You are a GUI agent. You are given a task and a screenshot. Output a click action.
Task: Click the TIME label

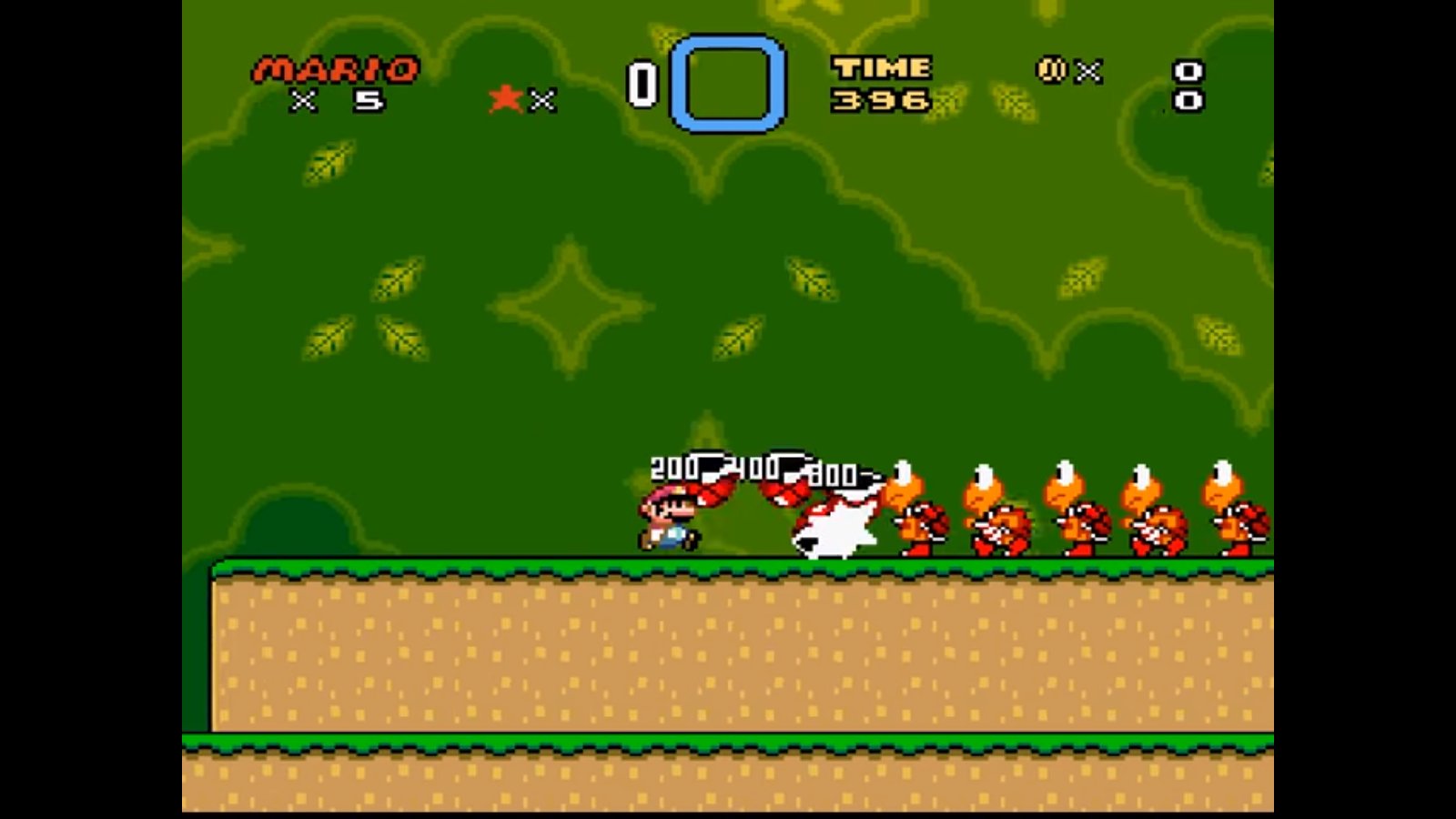[x=883, y=66]
